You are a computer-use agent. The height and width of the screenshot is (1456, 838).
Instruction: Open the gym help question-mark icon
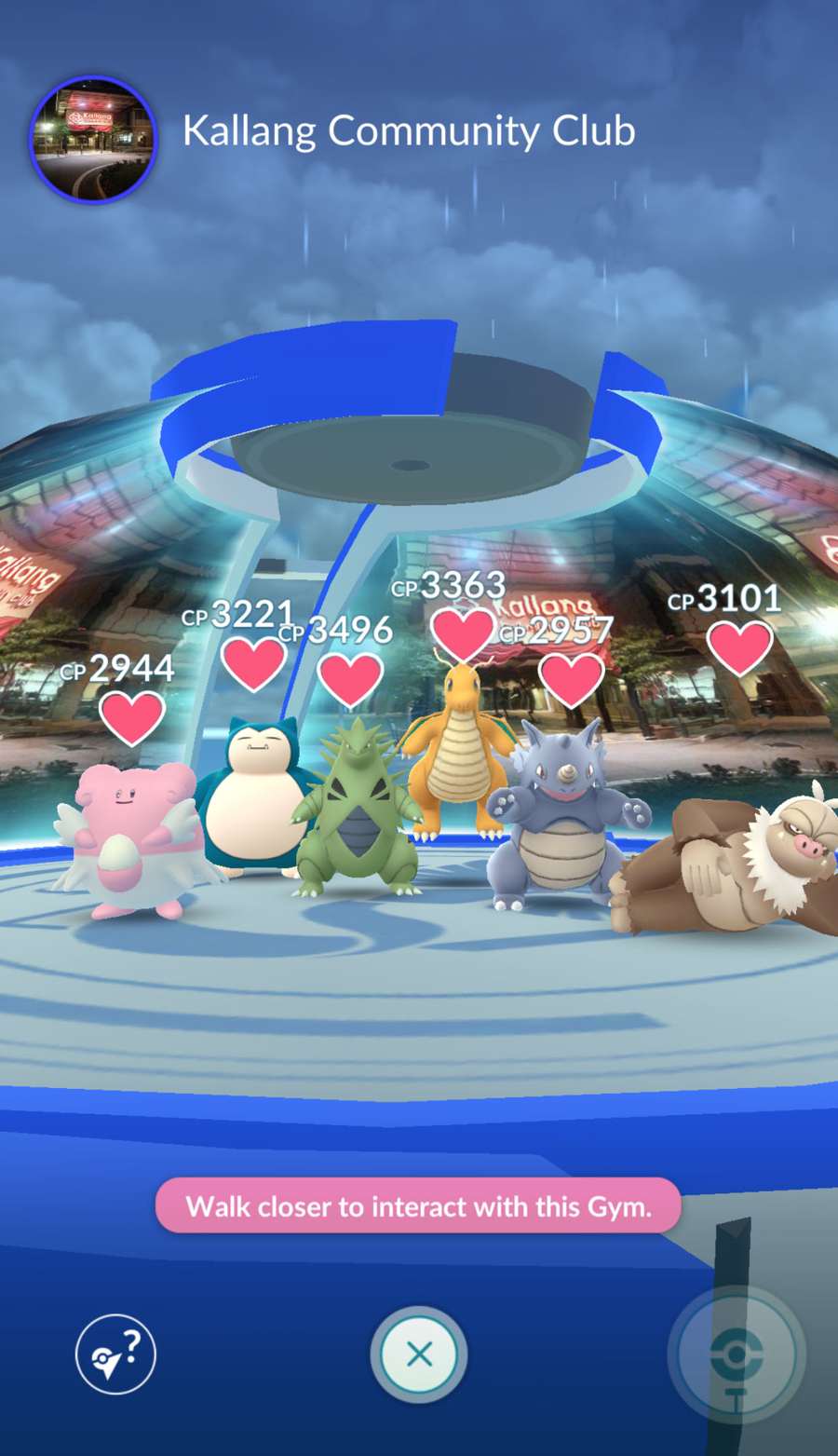115,1354
